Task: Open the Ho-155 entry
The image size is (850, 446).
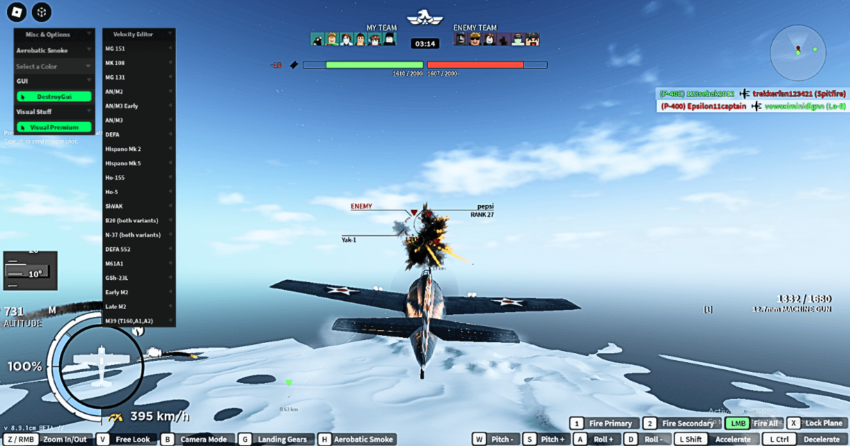Action: coord(139,177)
